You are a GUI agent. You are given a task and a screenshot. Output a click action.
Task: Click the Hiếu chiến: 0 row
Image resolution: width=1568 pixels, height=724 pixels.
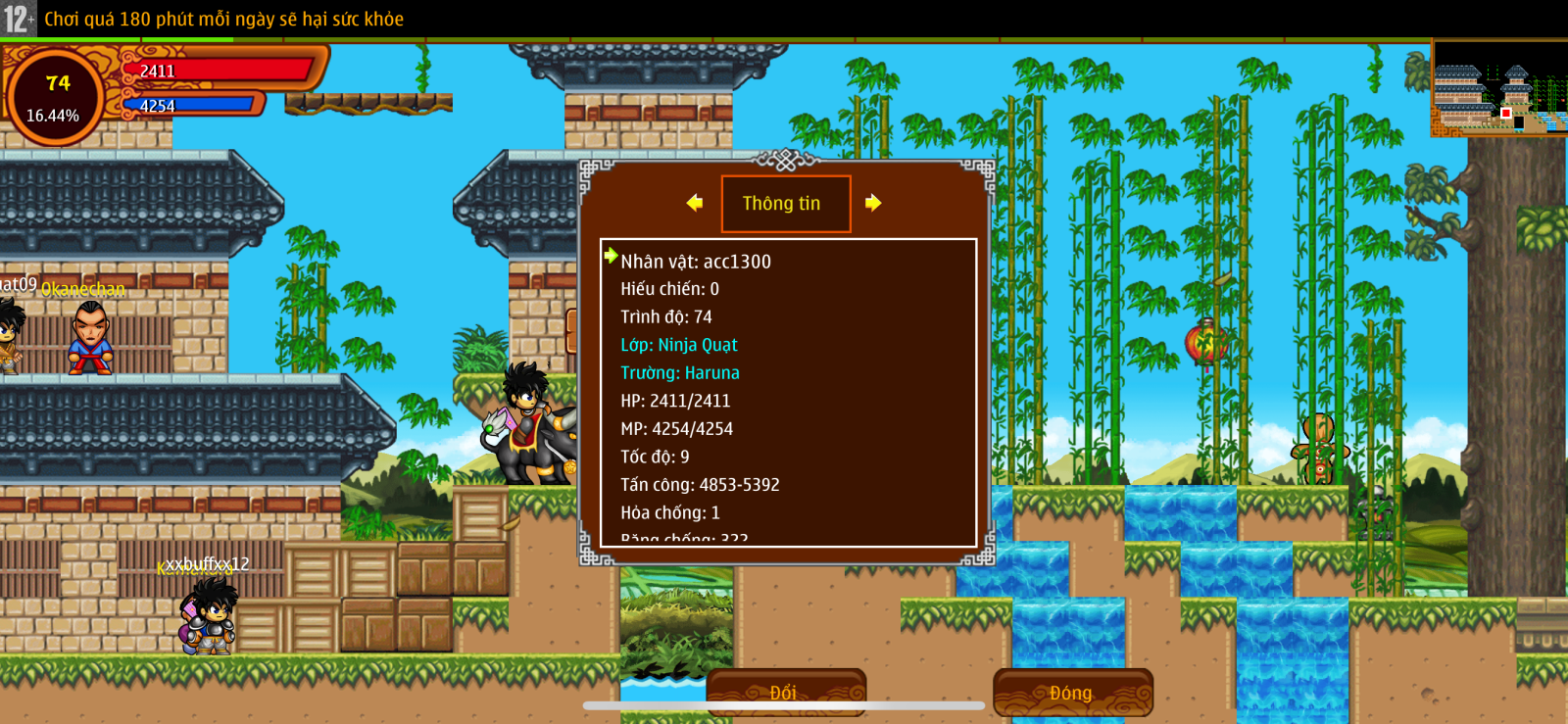coord(669,289)
